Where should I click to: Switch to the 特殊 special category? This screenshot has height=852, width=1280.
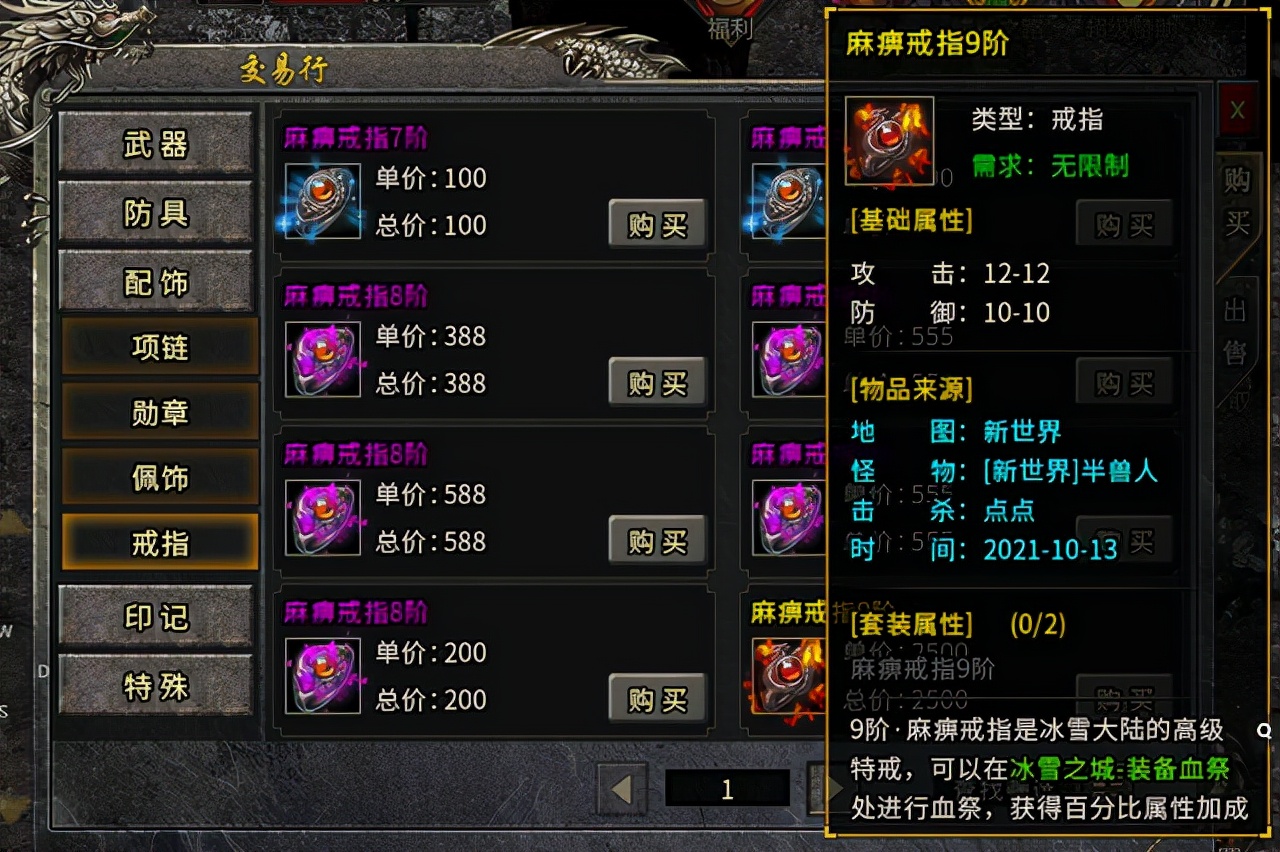point(158,685)
